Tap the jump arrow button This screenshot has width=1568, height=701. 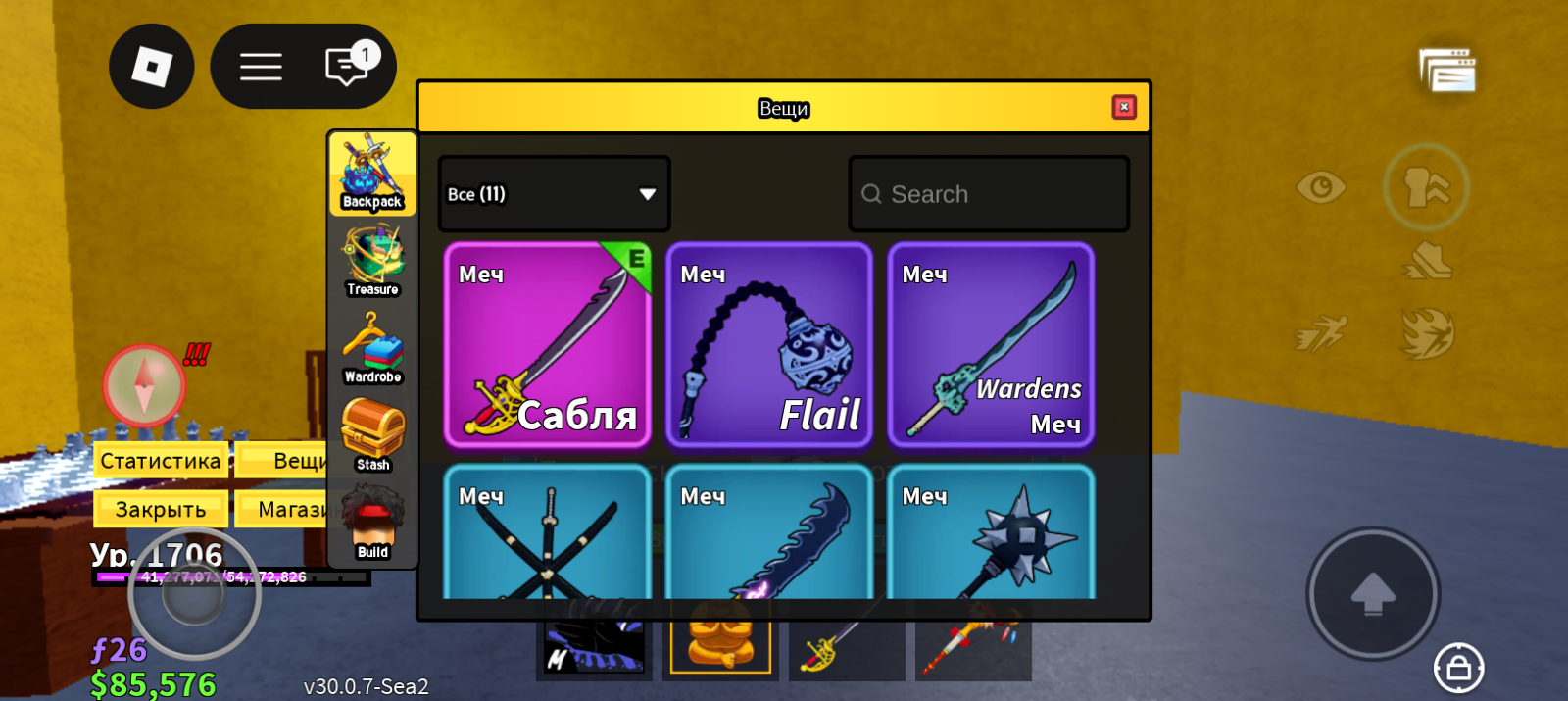coord(1373,593)
